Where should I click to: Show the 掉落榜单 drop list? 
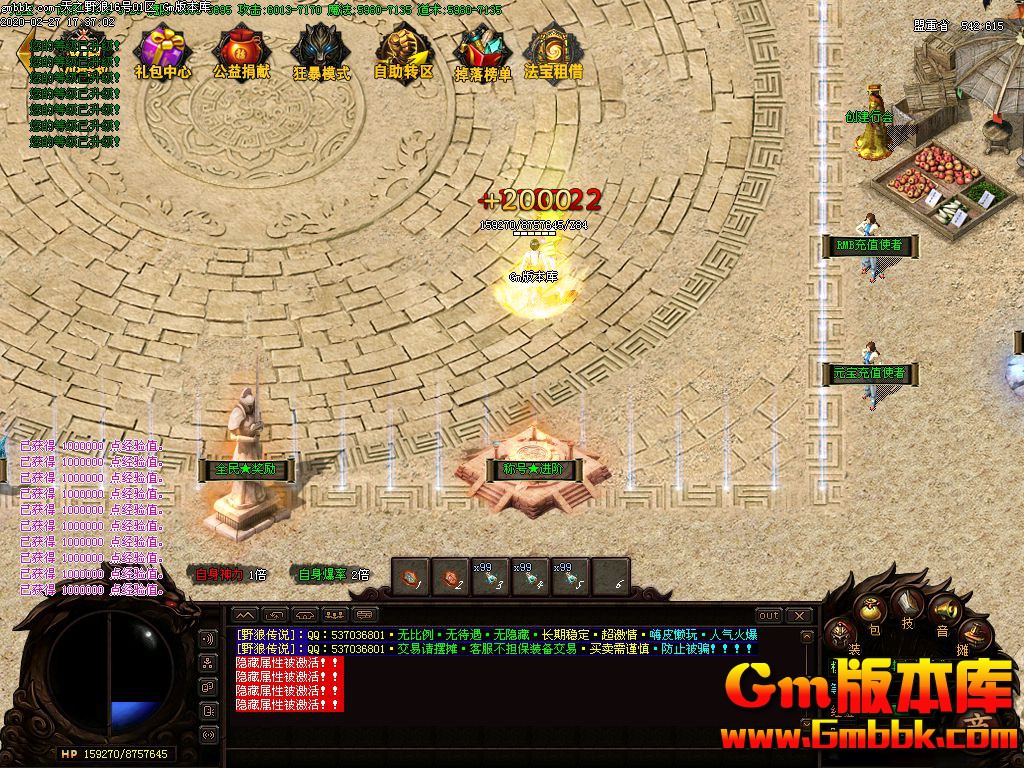[482, 52]
